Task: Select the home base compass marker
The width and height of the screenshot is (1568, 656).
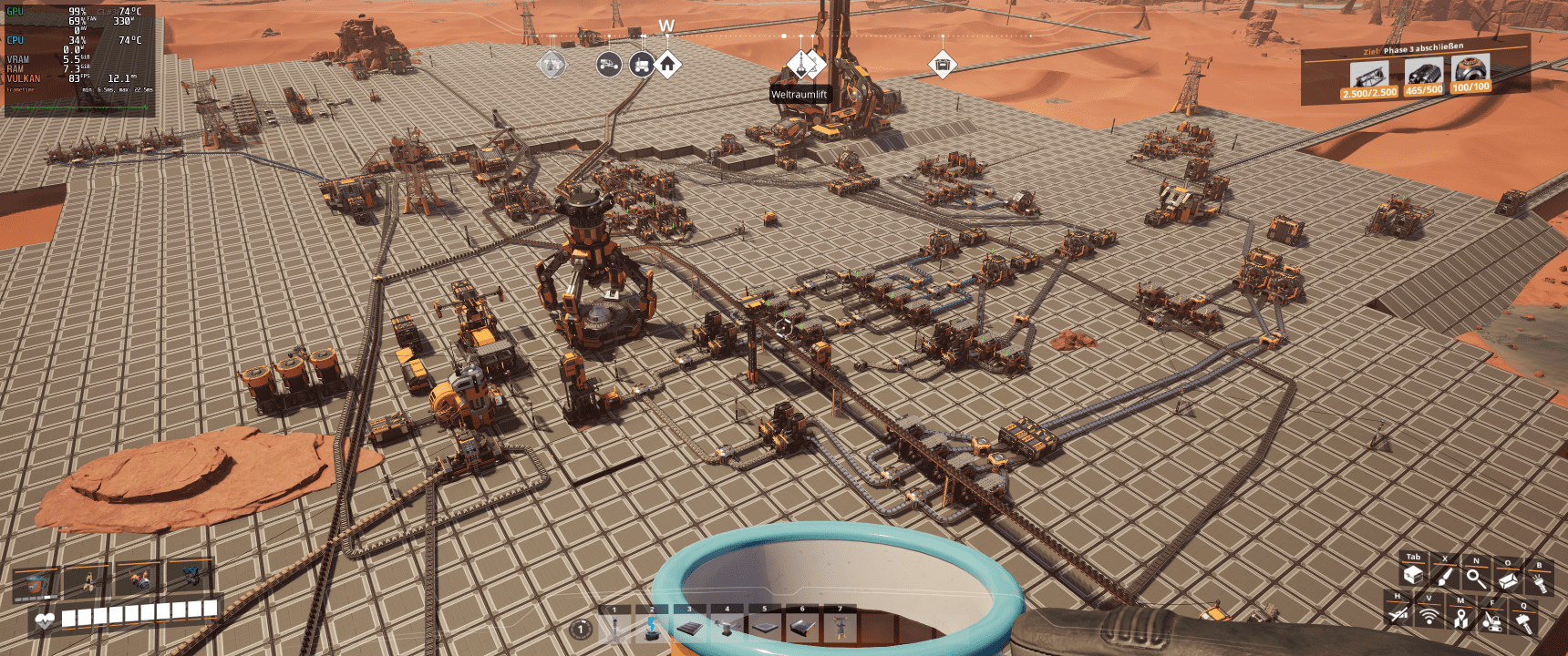Action: [667, 65]
